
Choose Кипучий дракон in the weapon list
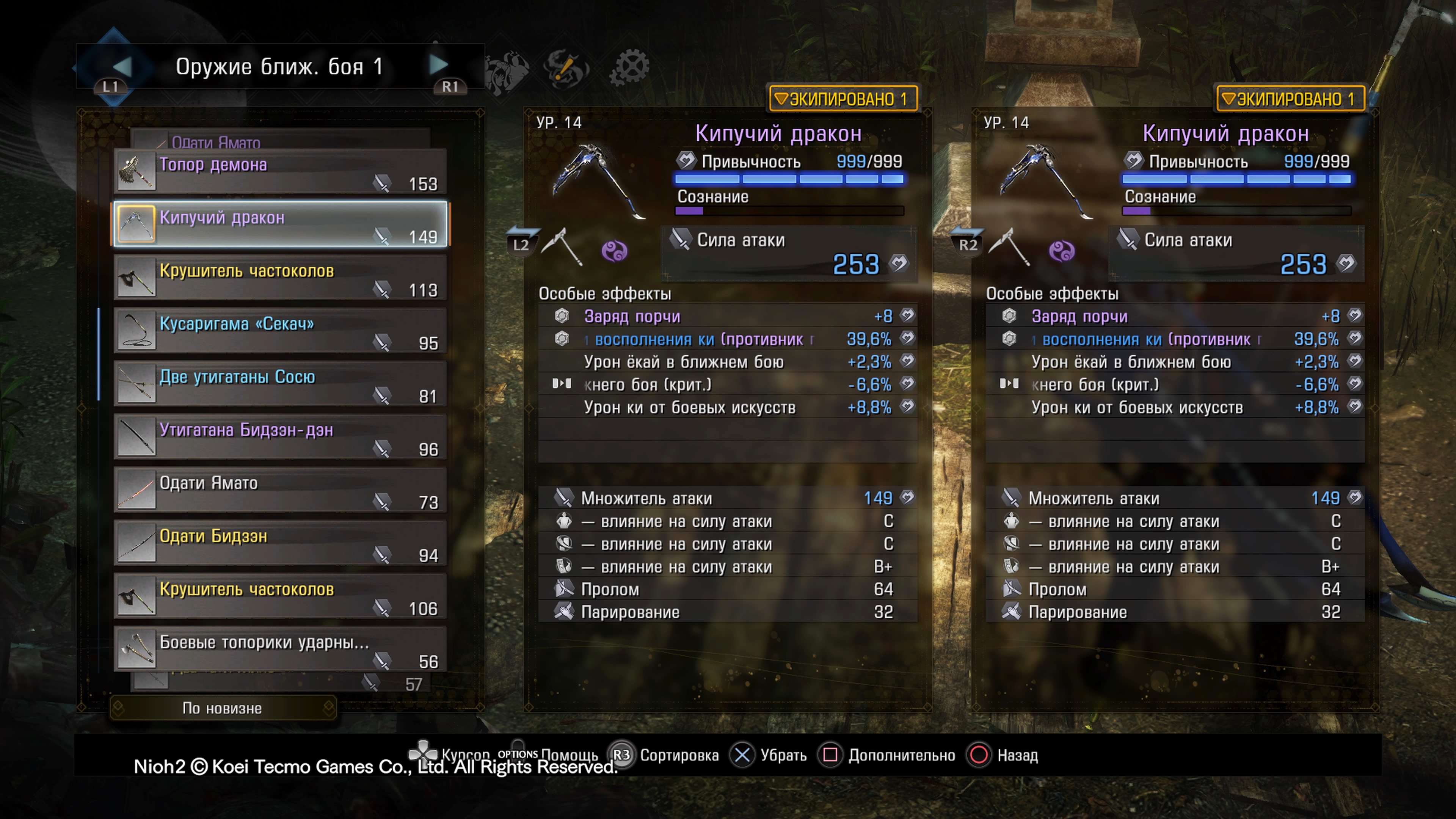click(280, 224)
